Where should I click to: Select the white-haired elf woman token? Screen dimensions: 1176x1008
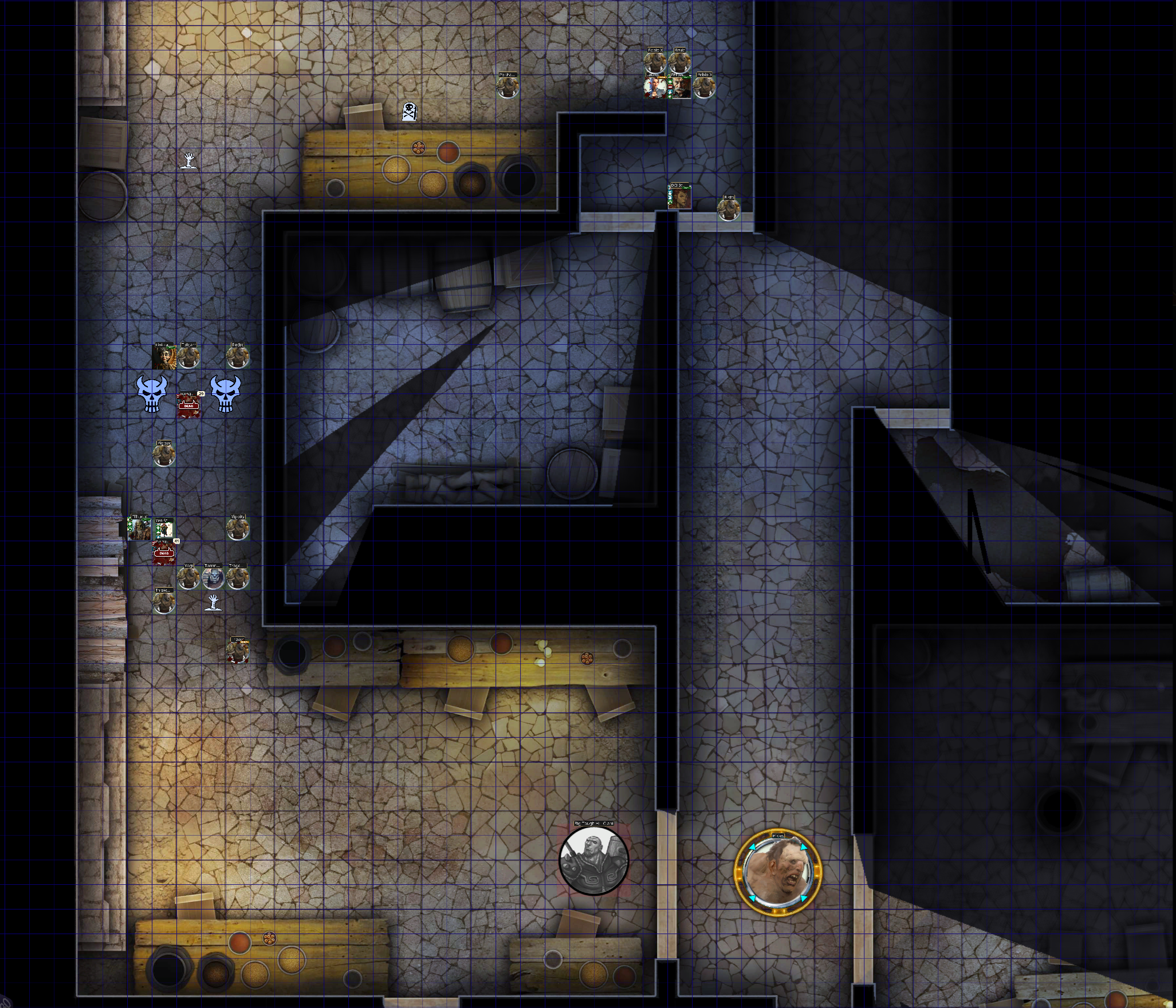[x=655, y=87]
